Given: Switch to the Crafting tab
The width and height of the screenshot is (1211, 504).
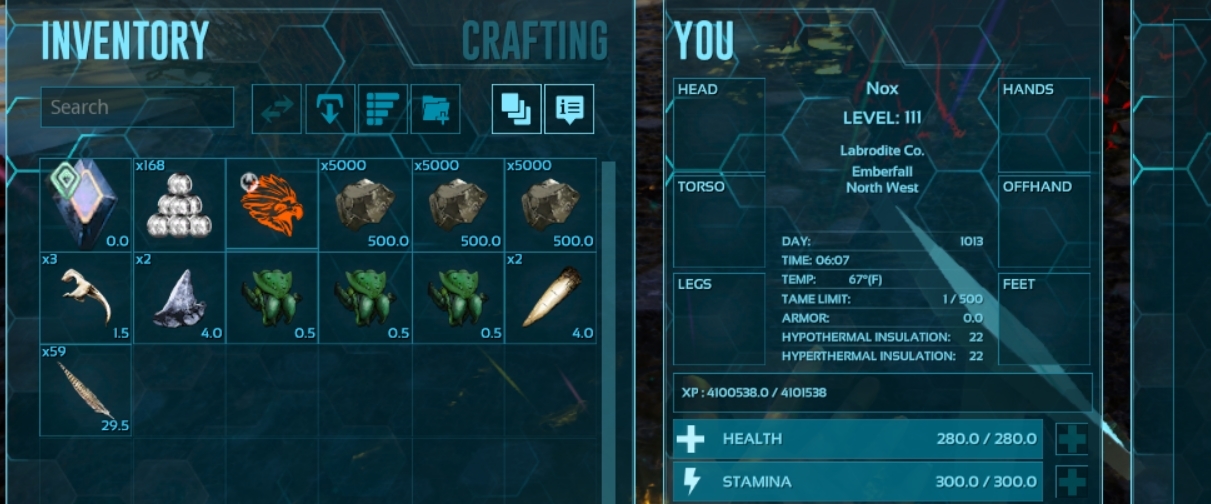Looking at the screenshot, I should (534, 41).
